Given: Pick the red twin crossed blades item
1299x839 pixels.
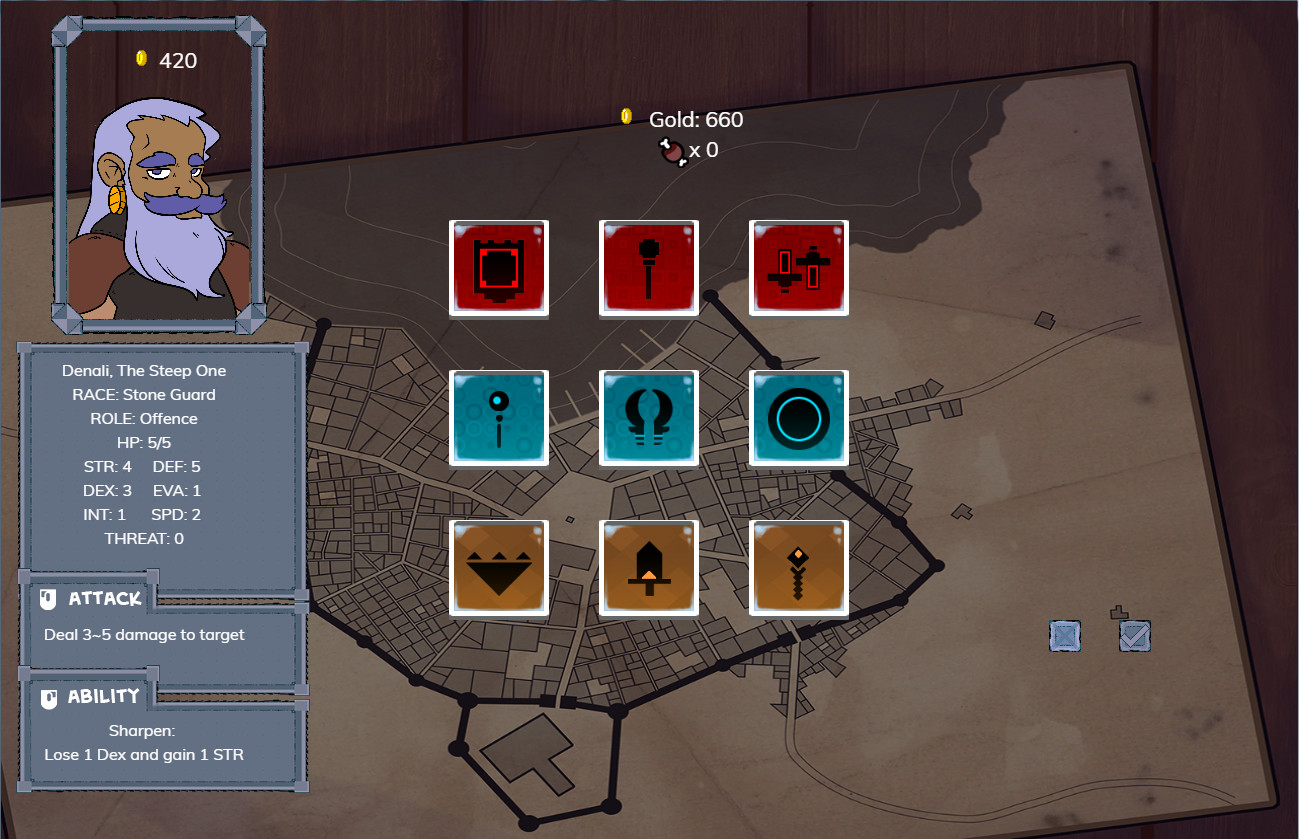Looking at the screenshot, I should (799, 268).
